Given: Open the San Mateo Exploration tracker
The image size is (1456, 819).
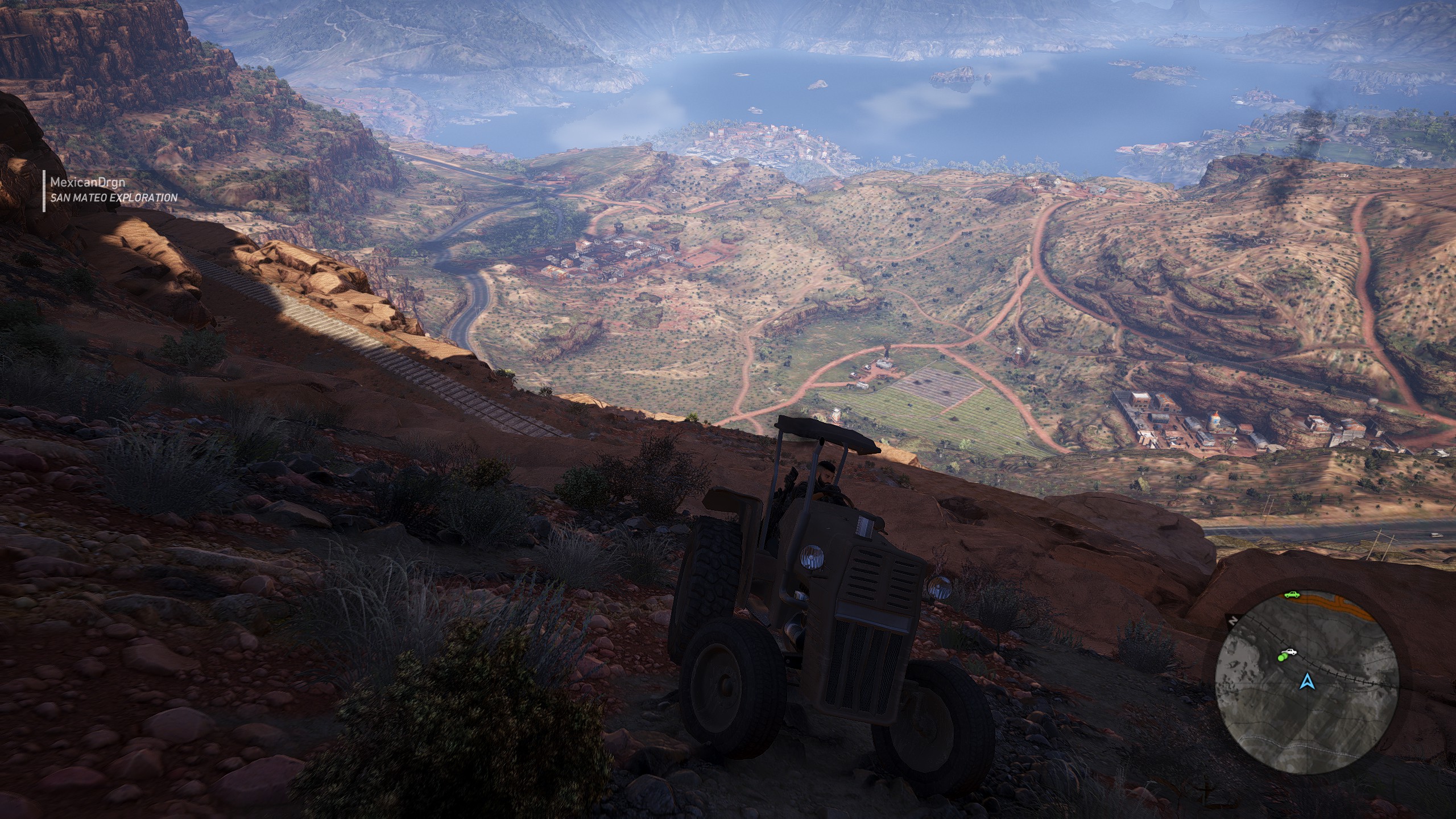Looking at the screenshot, I should point(114,197).
